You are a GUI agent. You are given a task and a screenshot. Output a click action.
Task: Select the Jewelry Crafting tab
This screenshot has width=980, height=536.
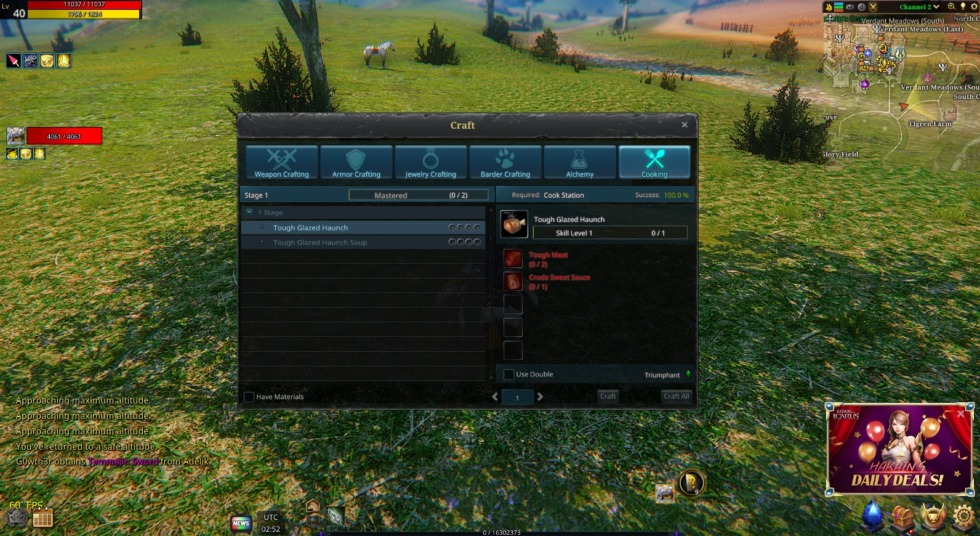[431, 162]
